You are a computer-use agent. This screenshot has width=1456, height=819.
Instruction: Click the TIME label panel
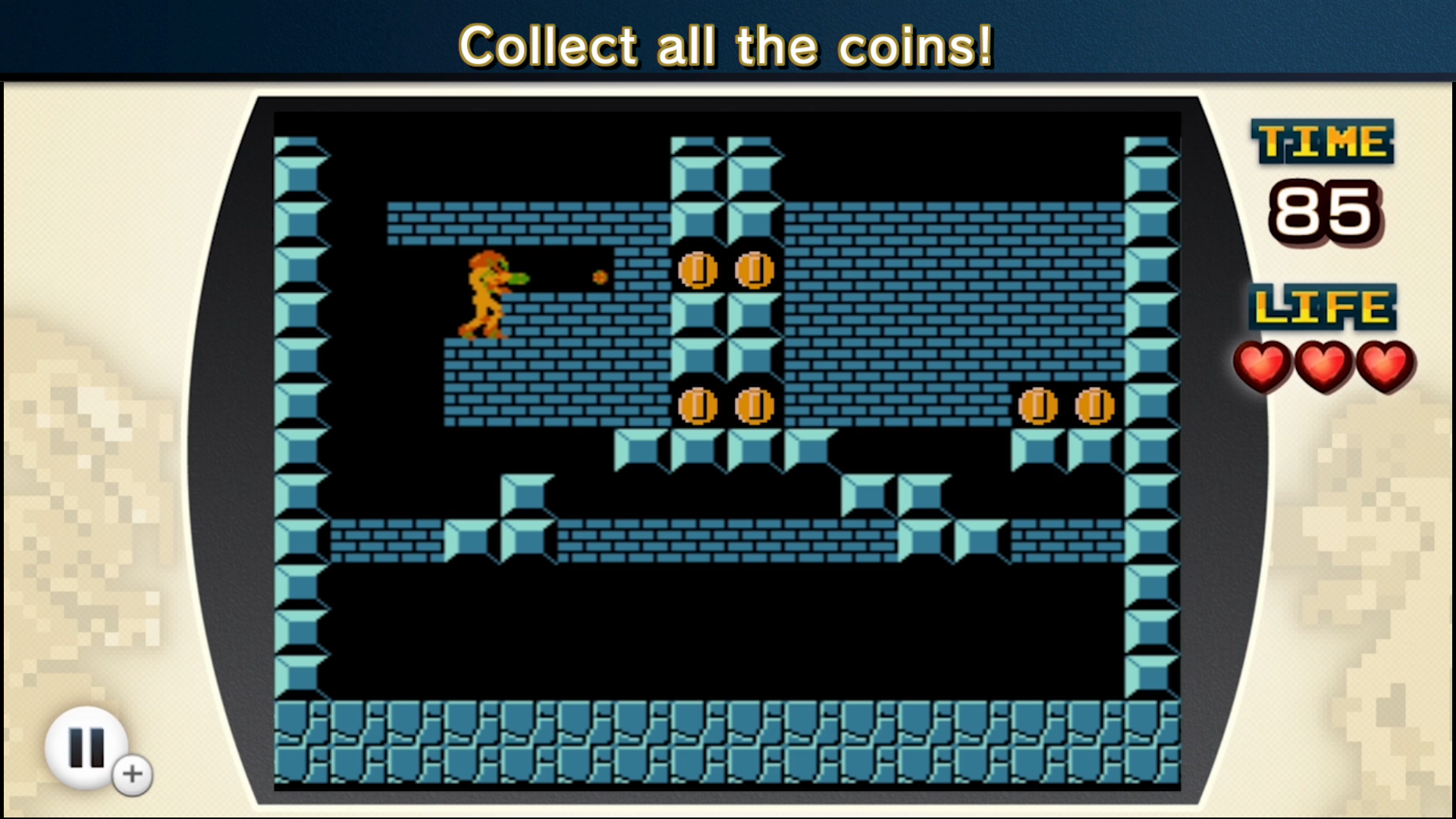coord(1323,141)
